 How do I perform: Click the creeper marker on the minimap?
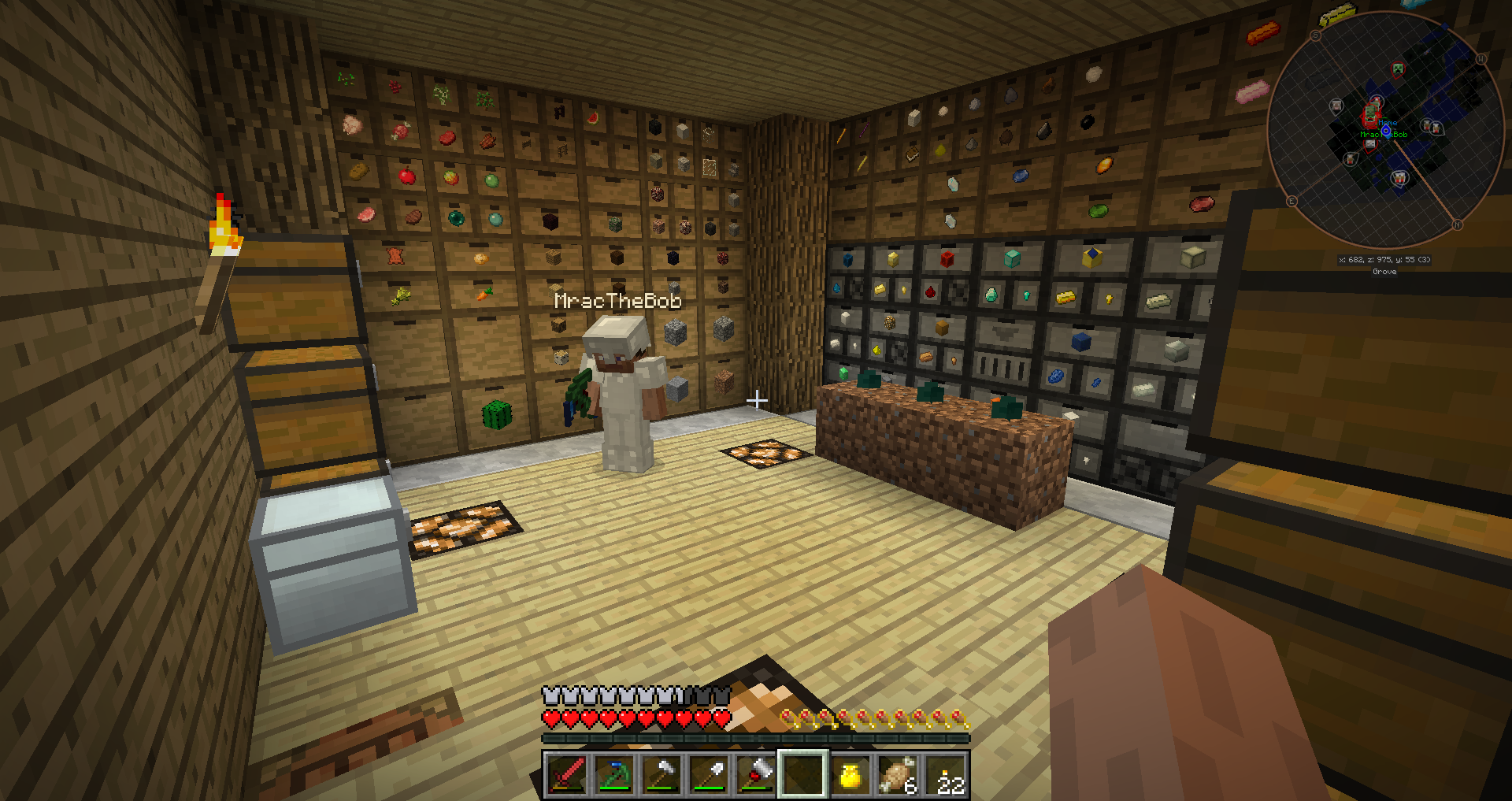[x=1397, y=69]
